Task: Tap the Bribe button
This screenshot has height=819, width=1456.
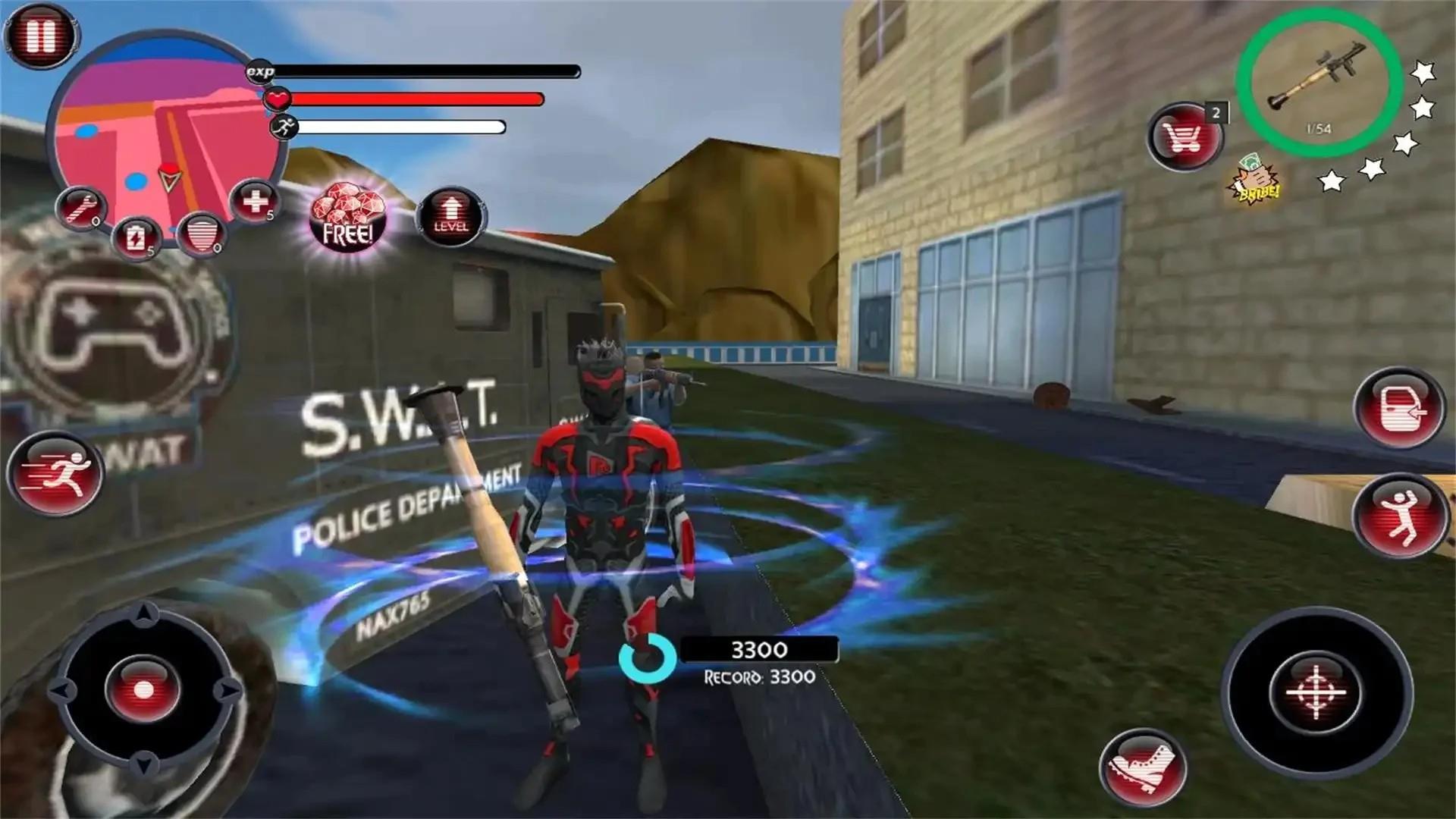Action: tap(1254, 182)
